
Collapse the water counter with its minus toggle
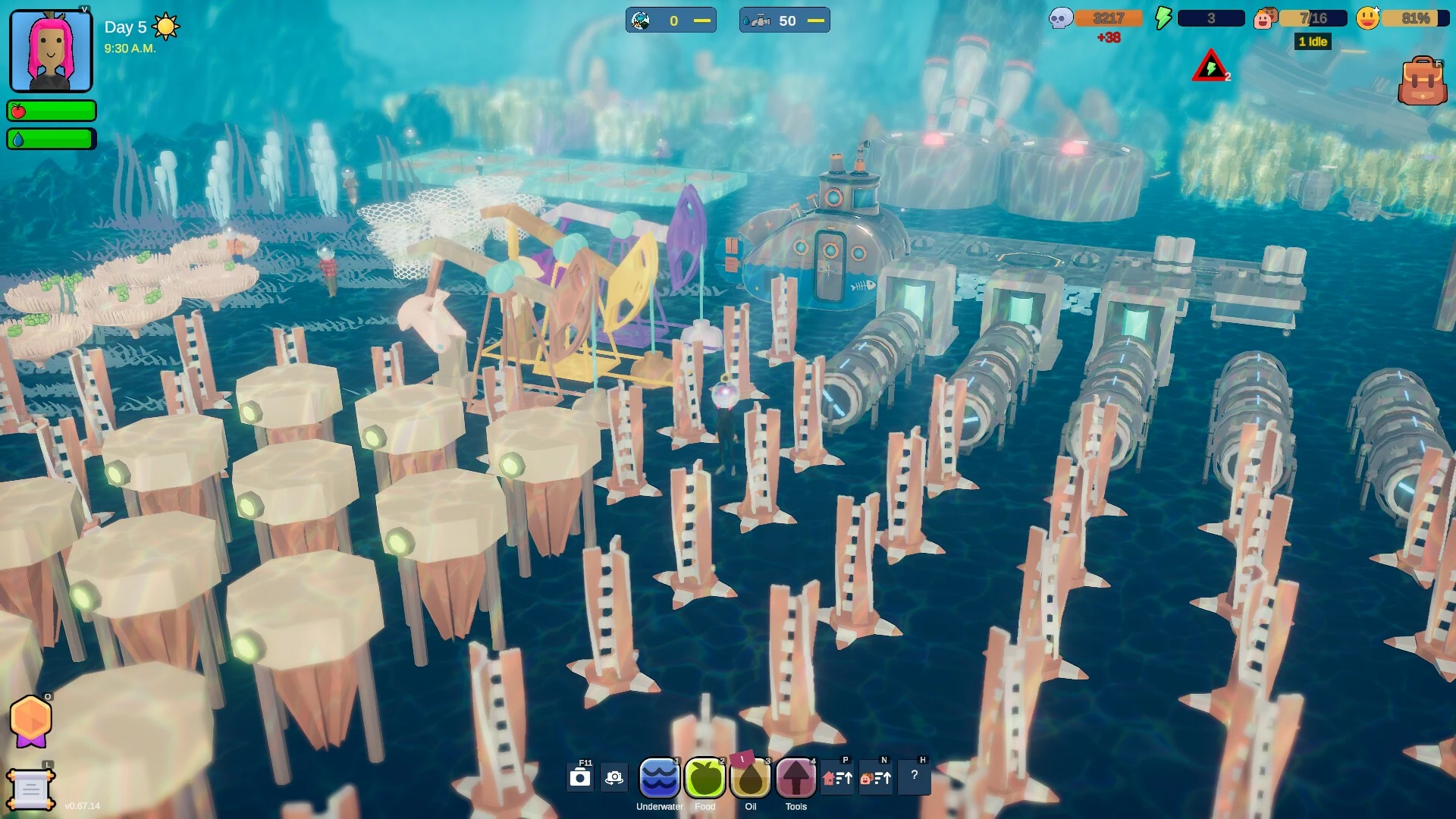point(817,20)
